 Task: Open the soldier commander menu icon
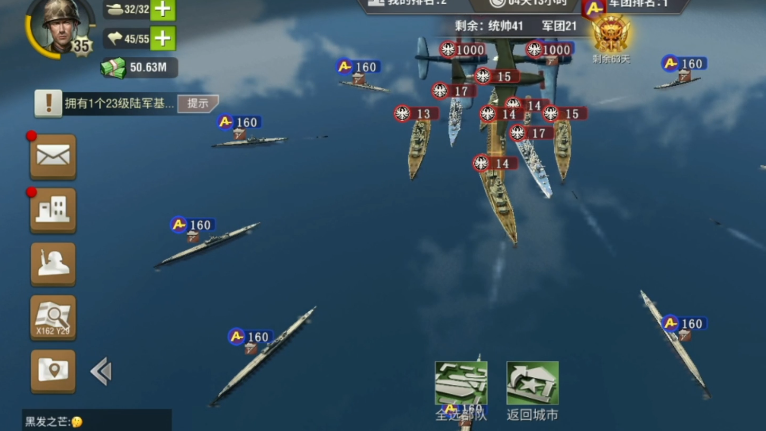[x=53, y=263]
